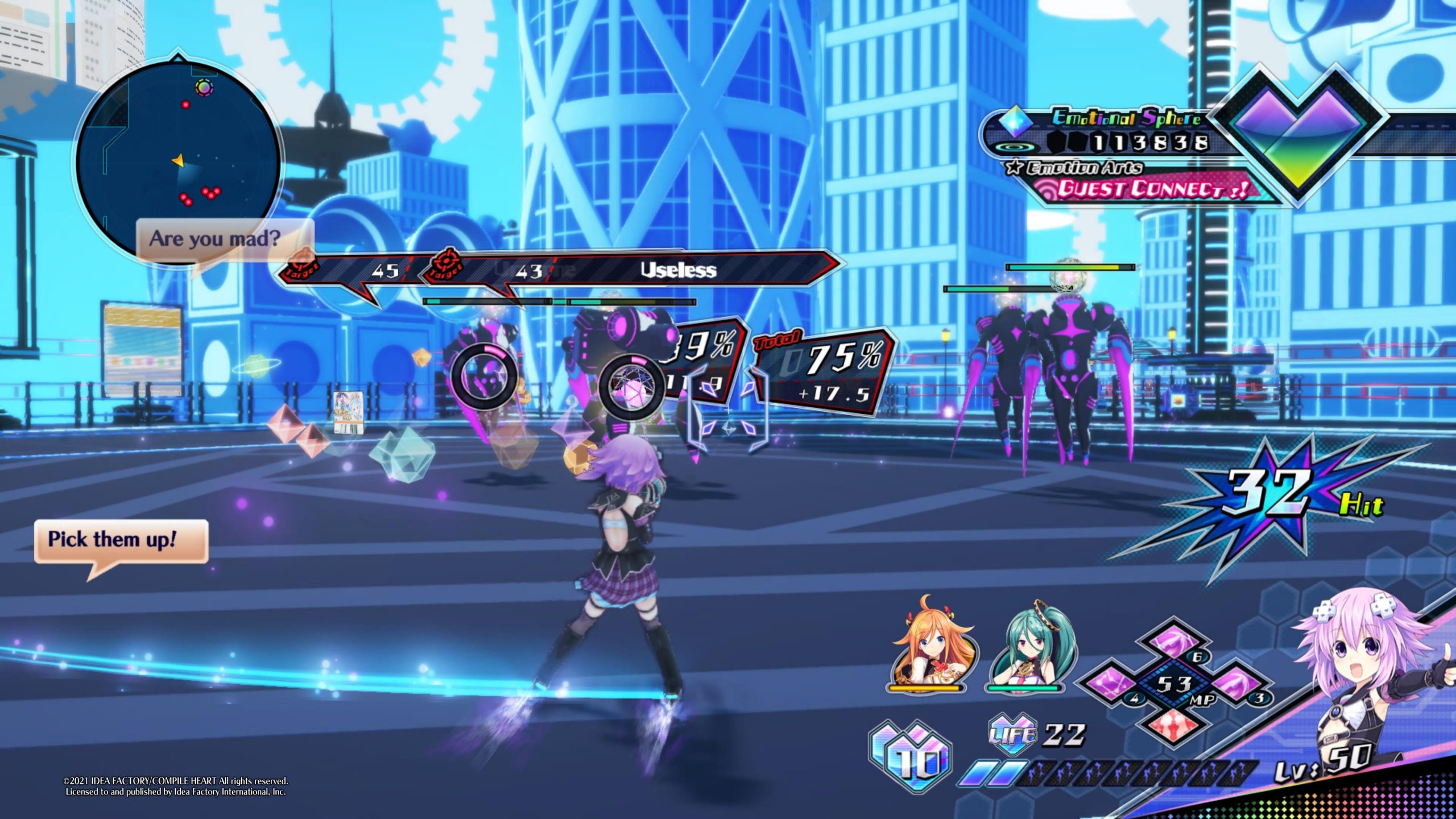Trigger the Guest Connect emotion art banner

click(1149, 189)
